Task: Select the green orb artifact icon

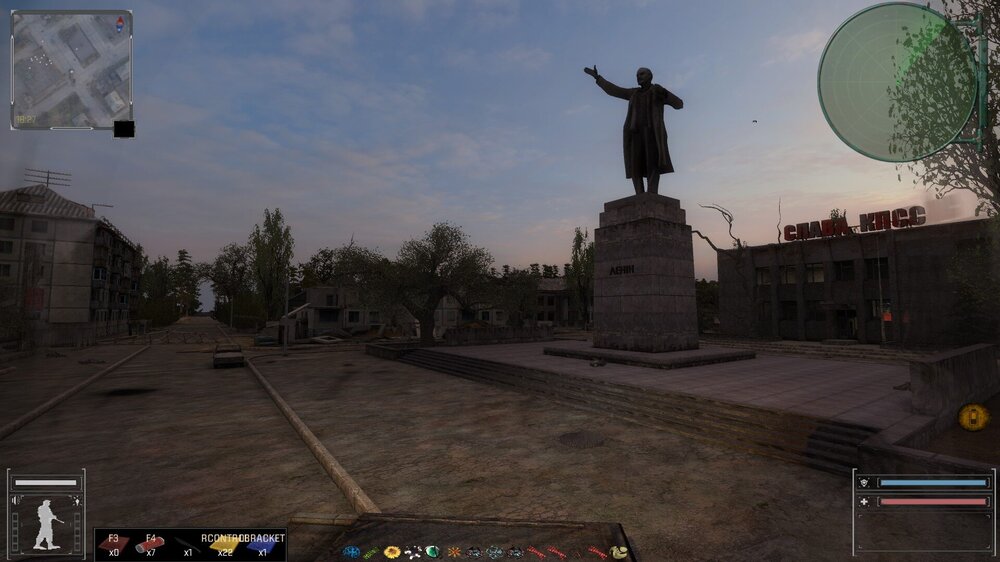Action: pos(432,552)
